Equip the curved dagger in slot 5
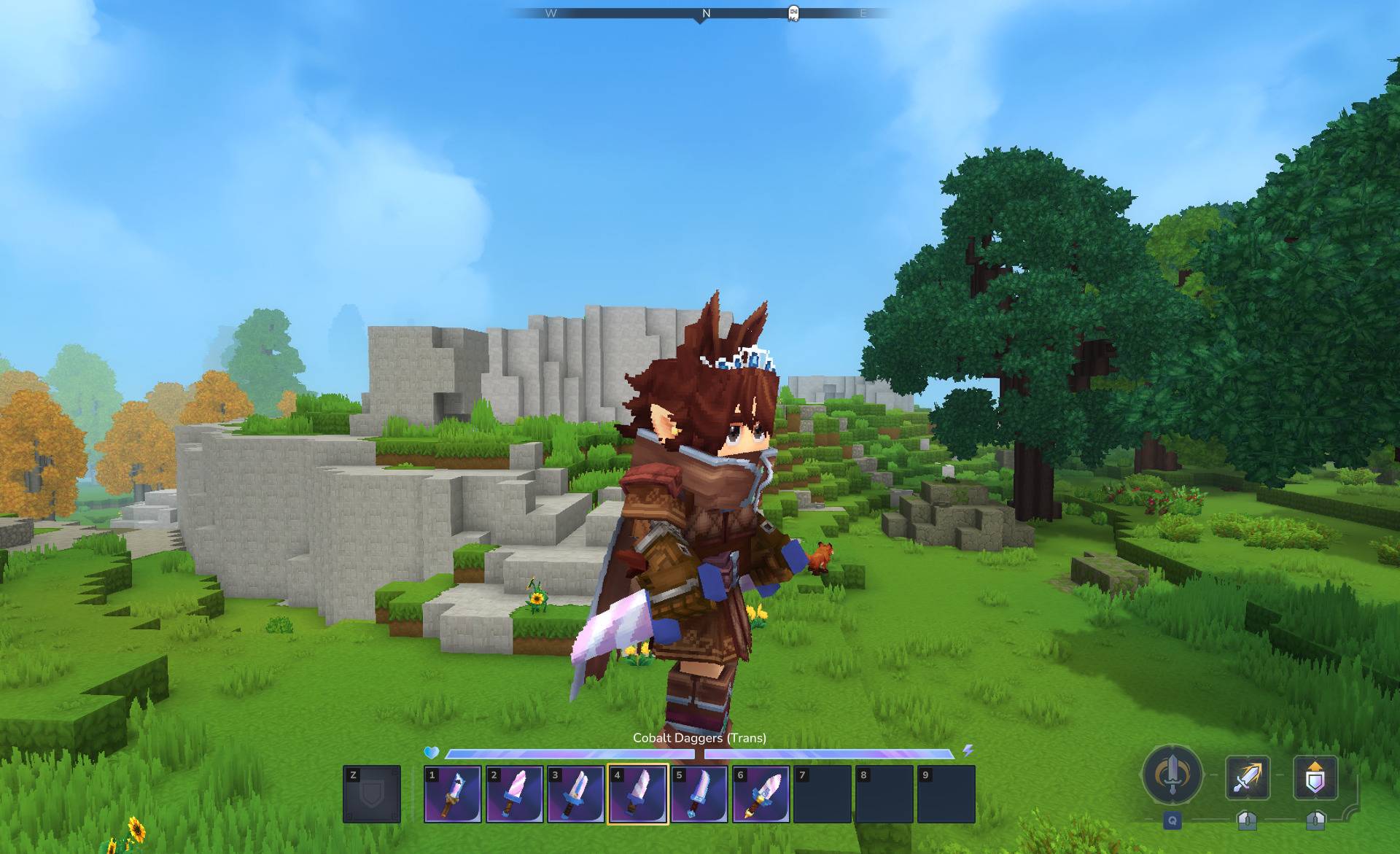Image resolution: width=1400 pixels, height=854 pixels. point(699,794)
